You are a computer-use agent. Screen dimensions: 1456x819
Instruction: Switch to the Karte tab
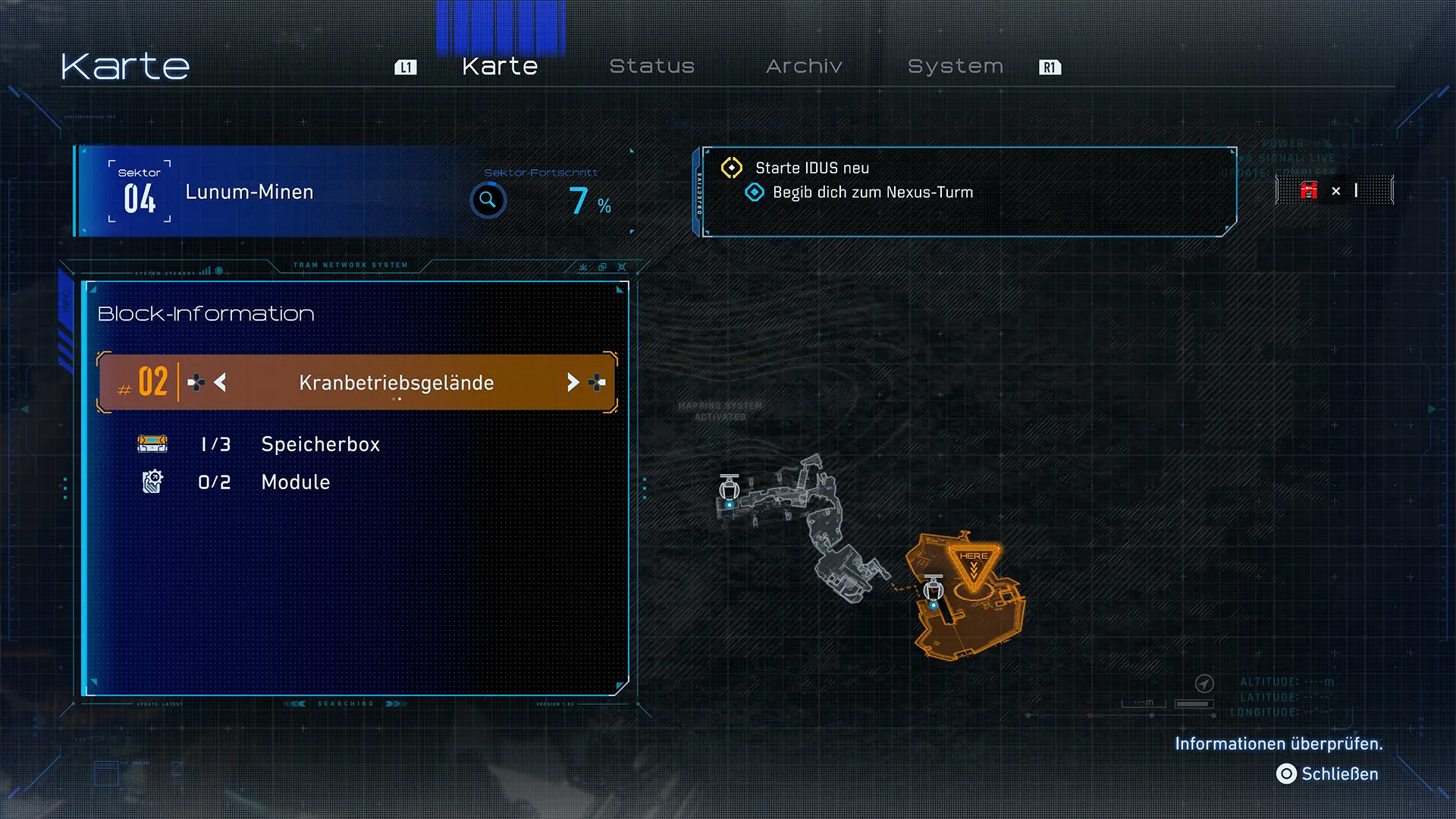click(500, 67)
